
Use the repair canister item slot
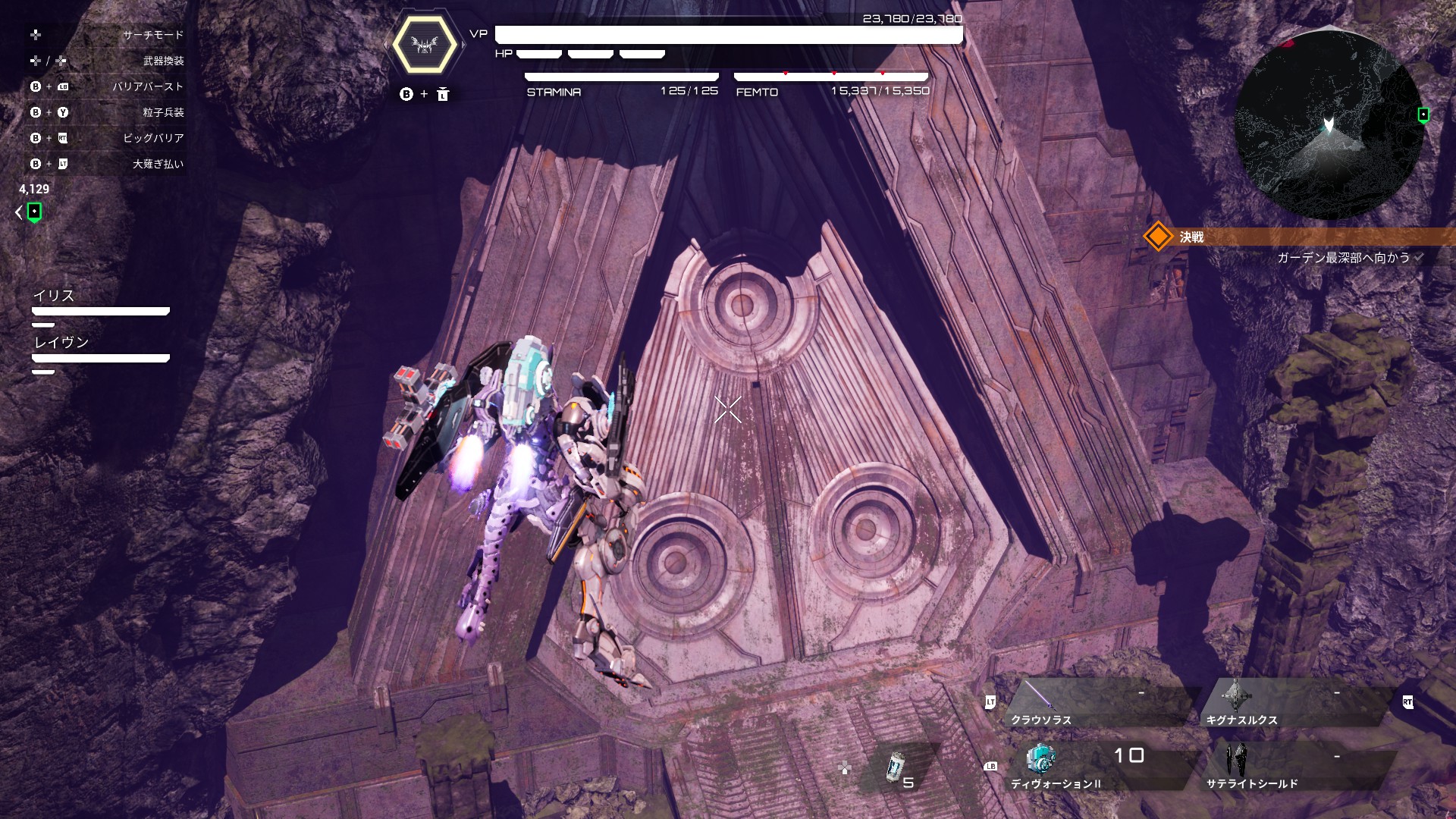coord(897,767)
